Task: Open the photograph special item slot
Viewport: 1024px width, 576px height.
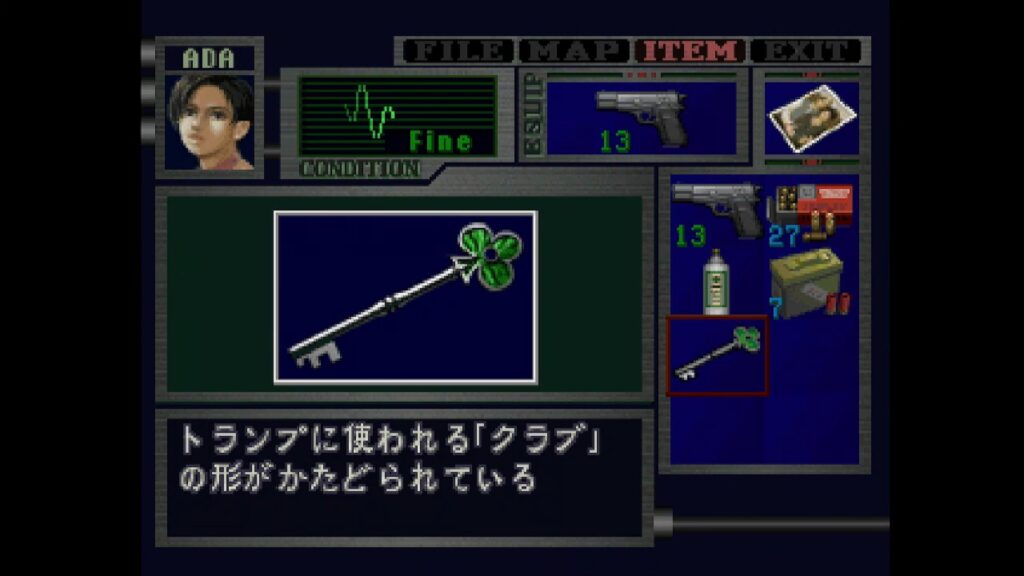Action: pos(811,117)
